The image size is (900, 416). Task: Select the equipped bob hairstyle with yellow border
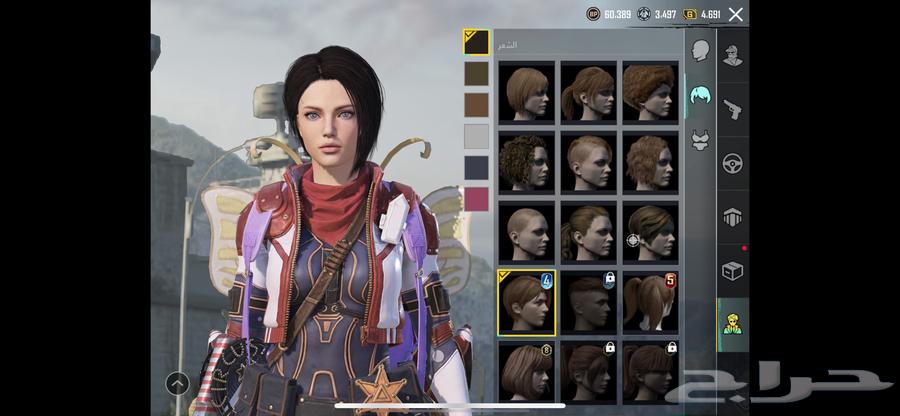pos(526,302)
